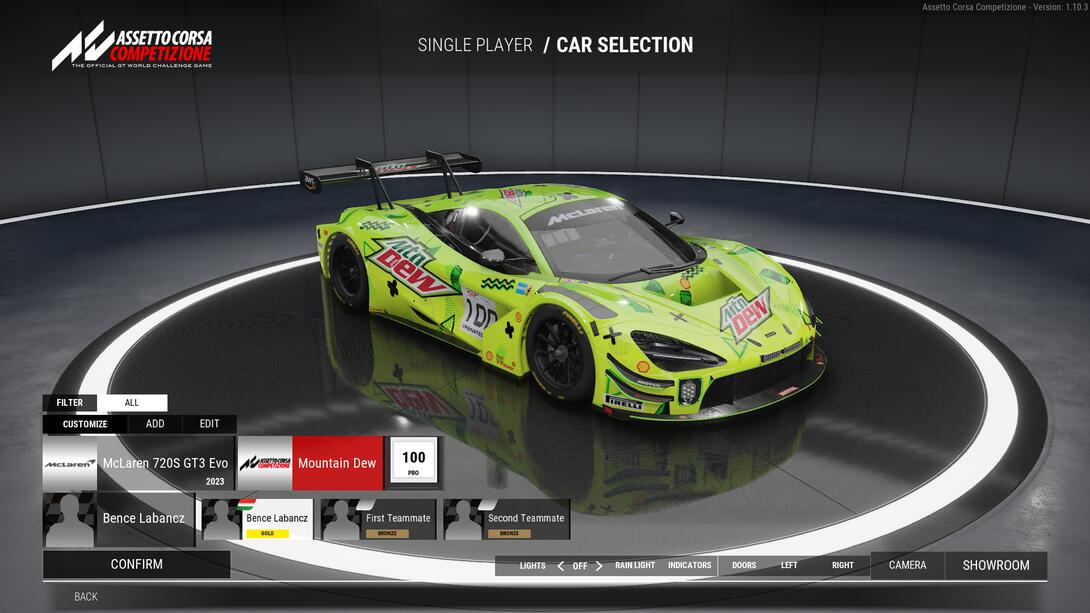Select the Second Teammate slot
The height and width of the screenshot is (613, 1090).
507,520
